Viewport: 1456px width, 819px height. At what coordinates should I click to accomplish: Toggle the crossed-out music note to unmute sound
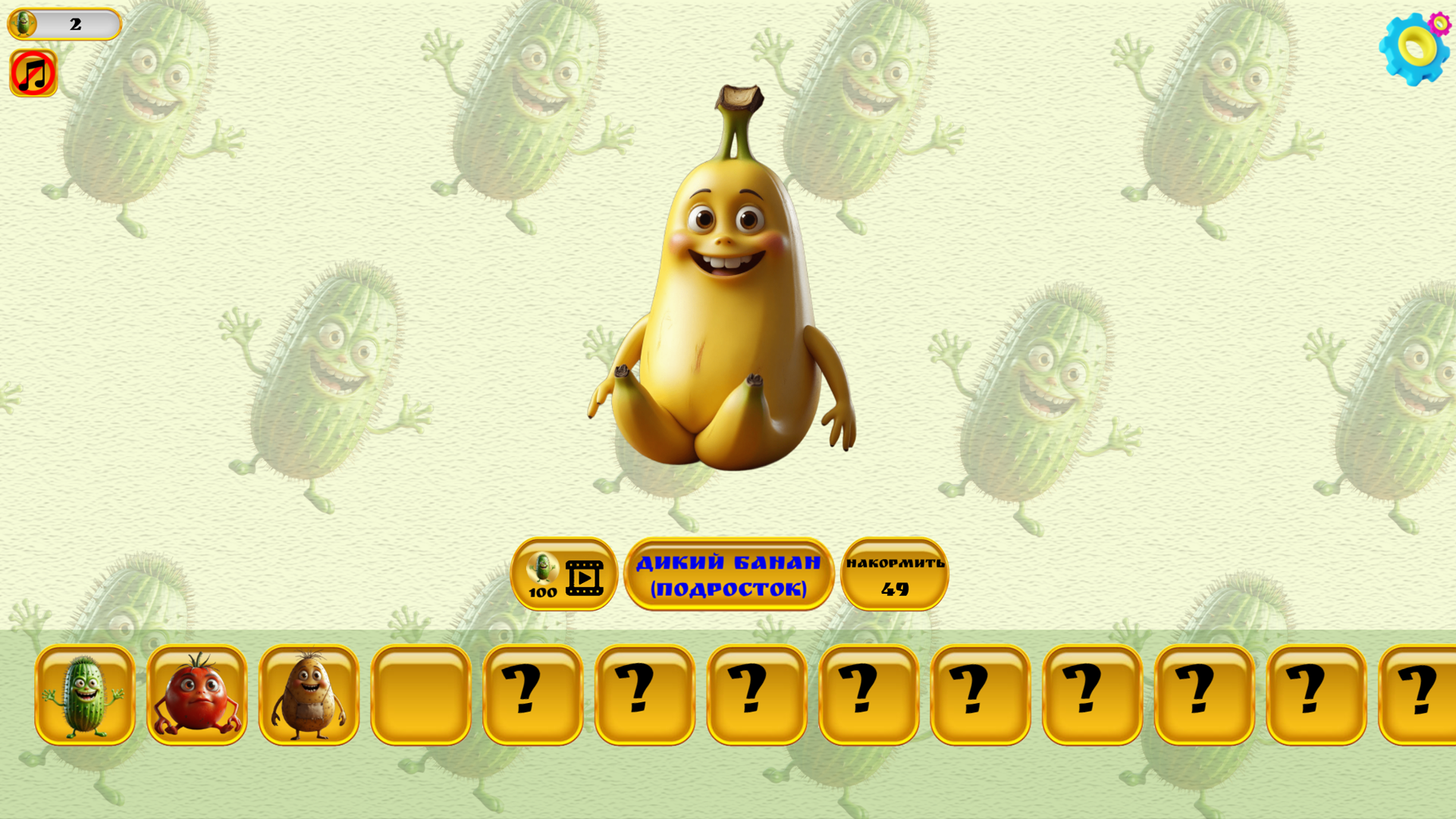(x=33, y=73)
